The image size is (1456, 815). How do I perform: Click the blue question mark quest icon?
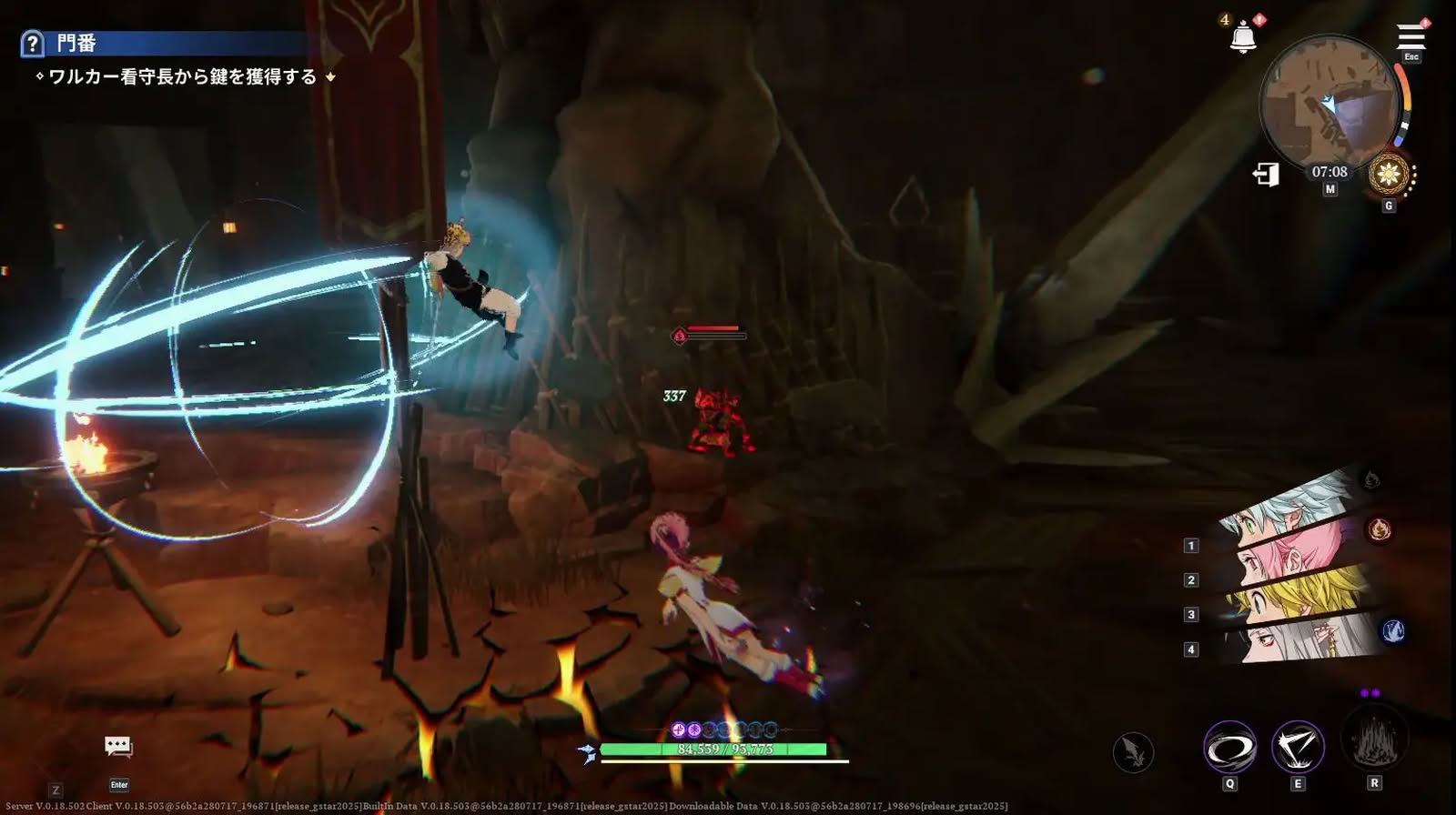(32, 43)
